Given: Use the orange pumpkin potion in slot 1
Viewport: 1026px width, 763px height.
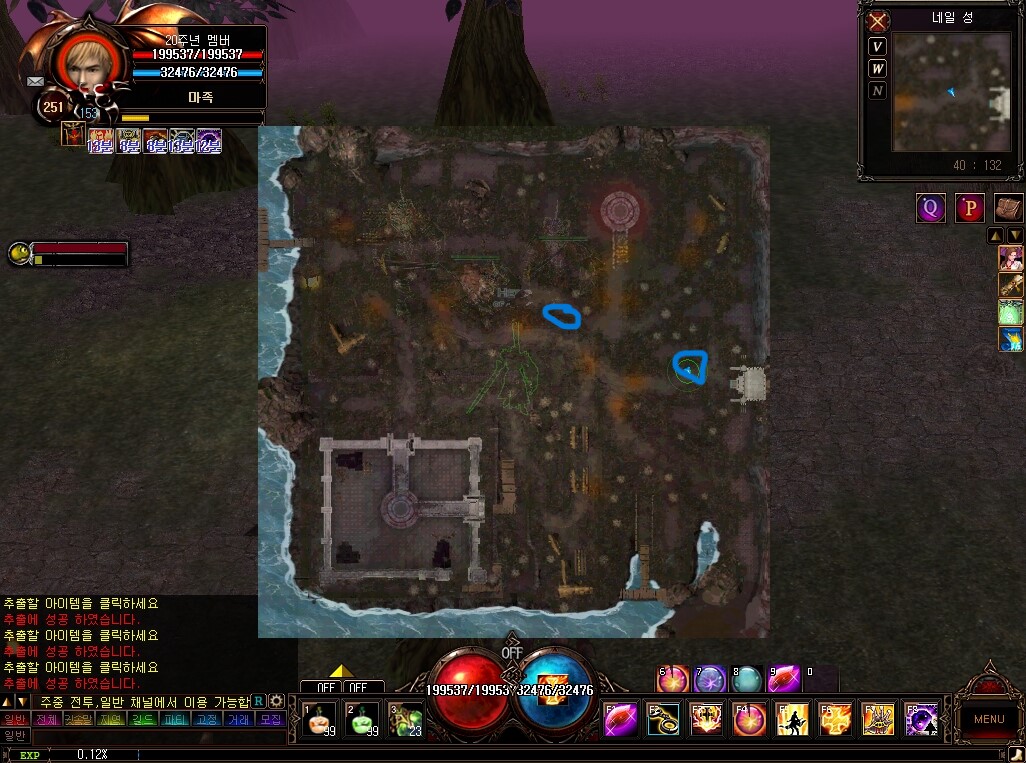Looking at the screenshot, I should pyautogui.click(x=319, y=720).
